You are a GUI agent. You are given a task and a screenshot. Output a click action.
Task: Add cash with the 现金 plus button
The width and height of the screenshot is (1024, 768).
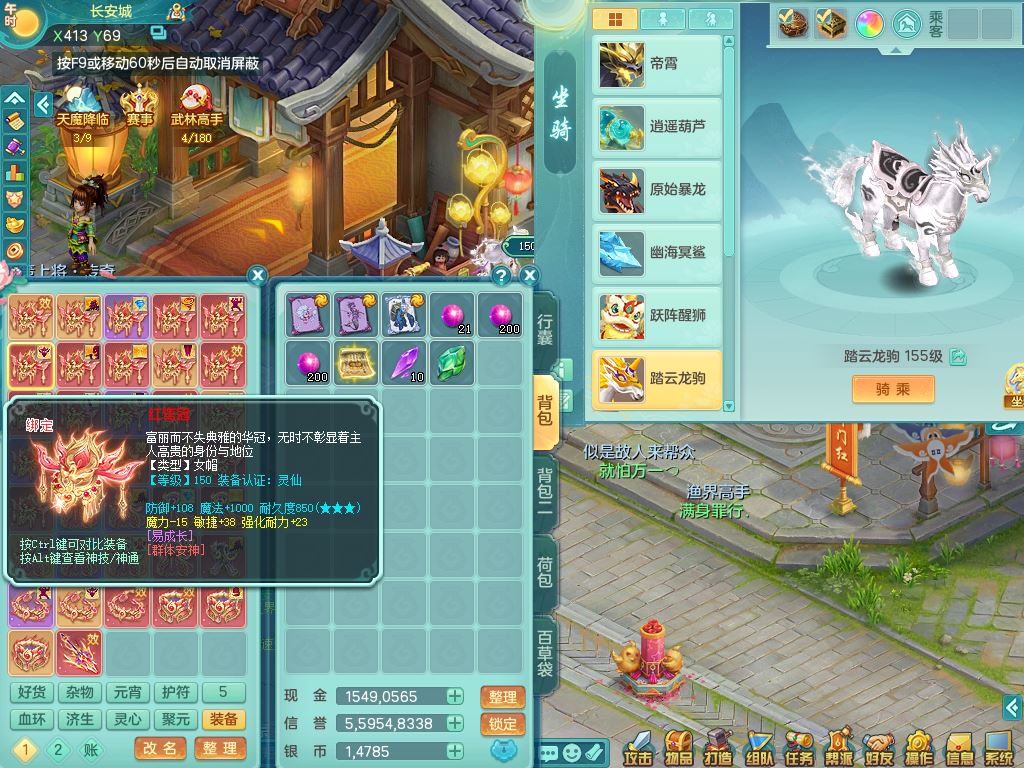[455, 697]
